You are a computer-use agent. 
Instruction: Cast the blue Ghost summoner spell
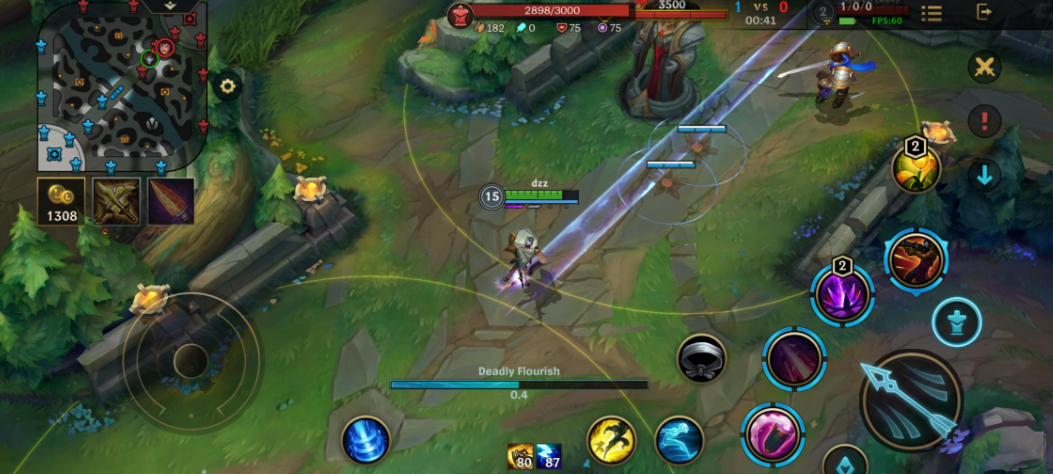tap(680, 440)
